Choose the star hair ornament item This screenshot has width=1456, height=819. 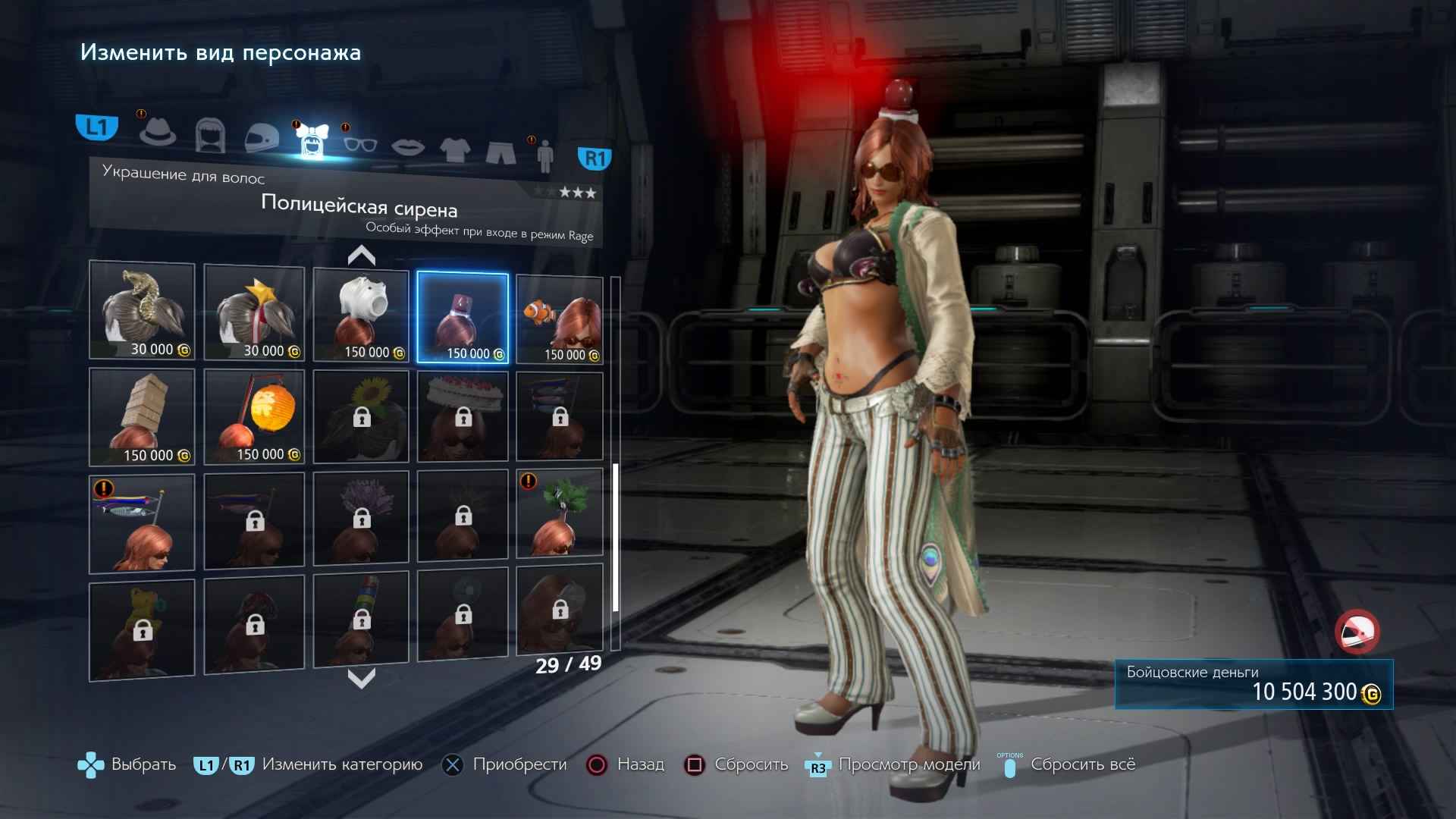point(254,312)
